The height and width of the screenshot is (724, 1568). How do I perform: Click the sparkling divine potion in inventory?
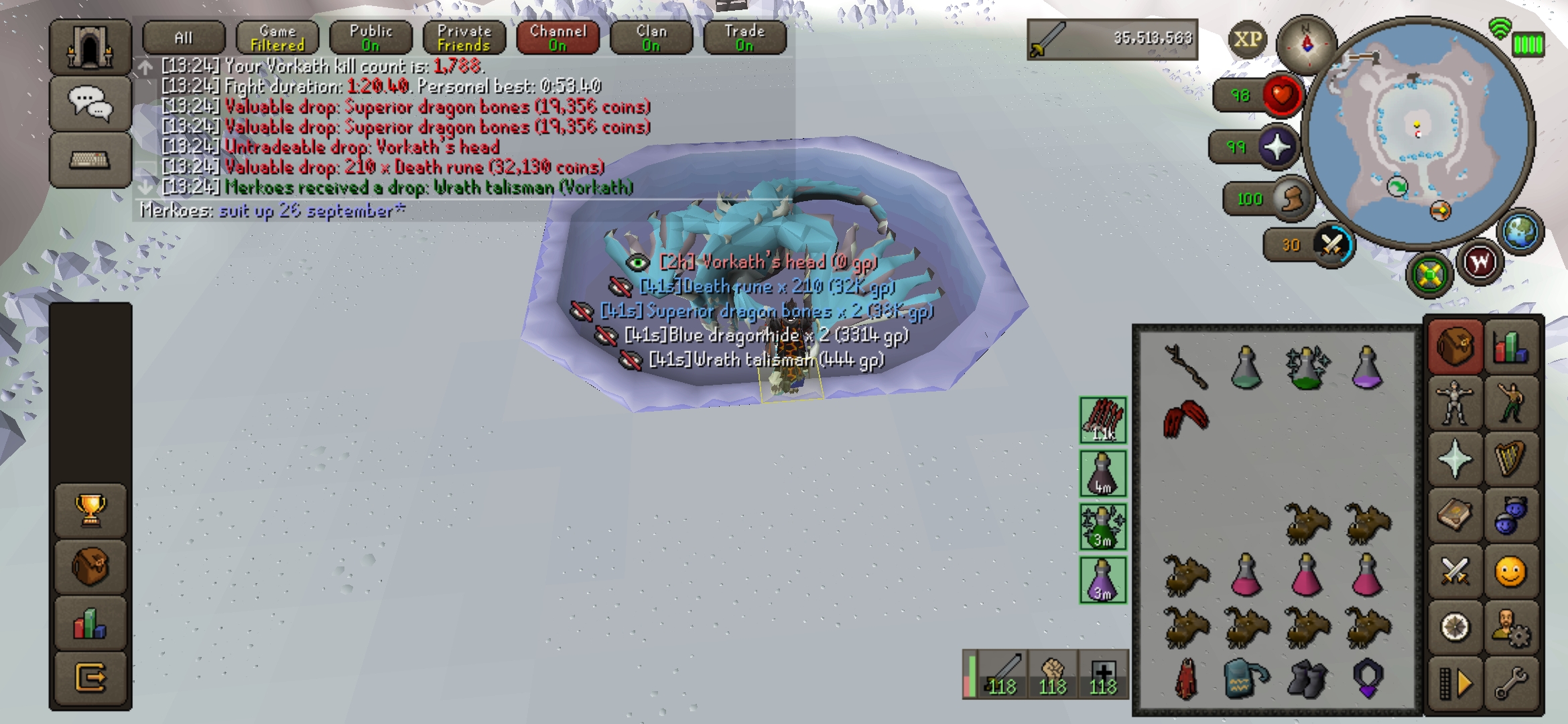tap(1306, 368)
